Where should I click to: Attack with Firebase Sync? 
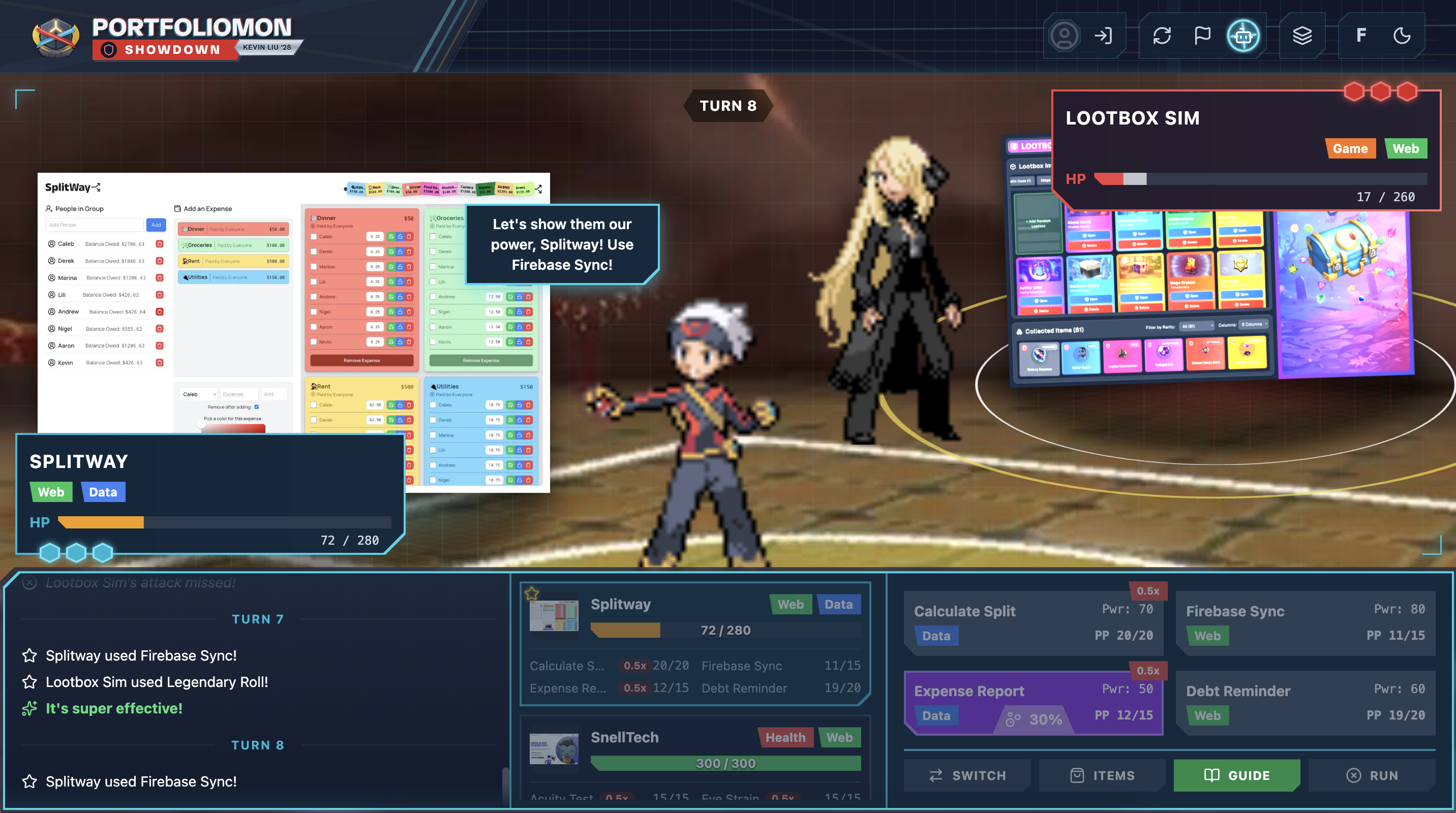[x=1305, y=622]
